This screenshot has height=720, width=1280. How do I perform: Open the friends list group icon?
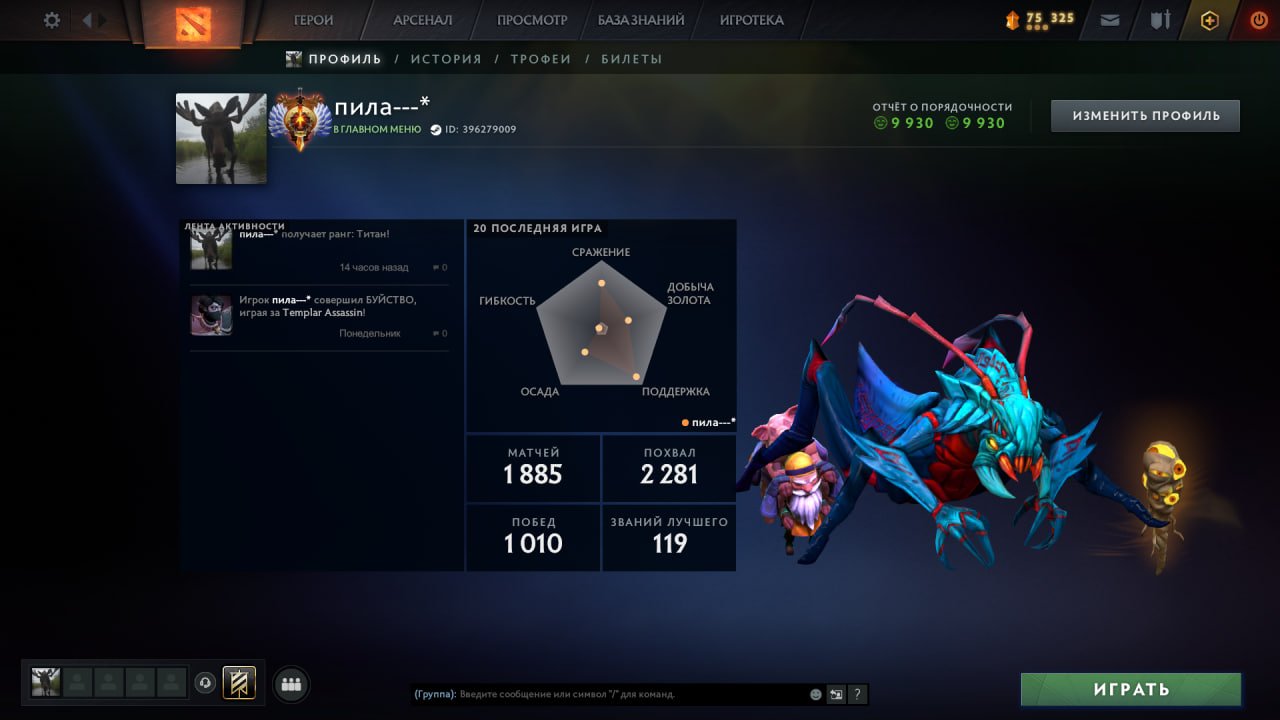click(x=289, y=684)
